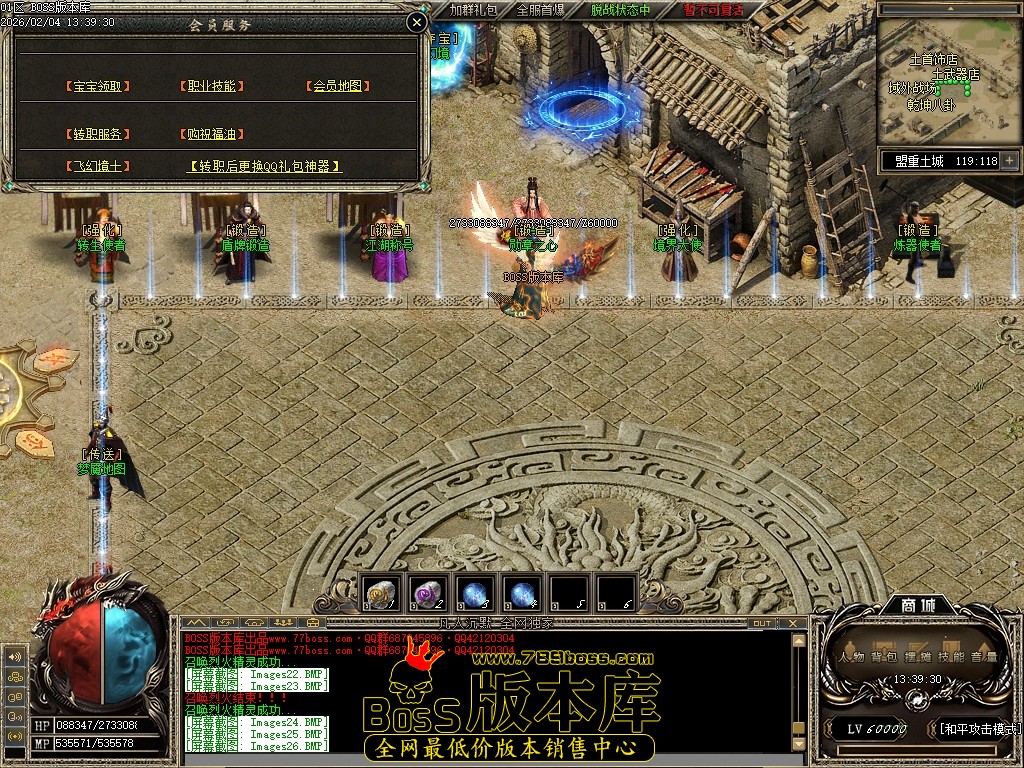Open the 全服首爆 server first-drop tab
Viewport: 1024px width, 768px height.
(x=540, y=10)
